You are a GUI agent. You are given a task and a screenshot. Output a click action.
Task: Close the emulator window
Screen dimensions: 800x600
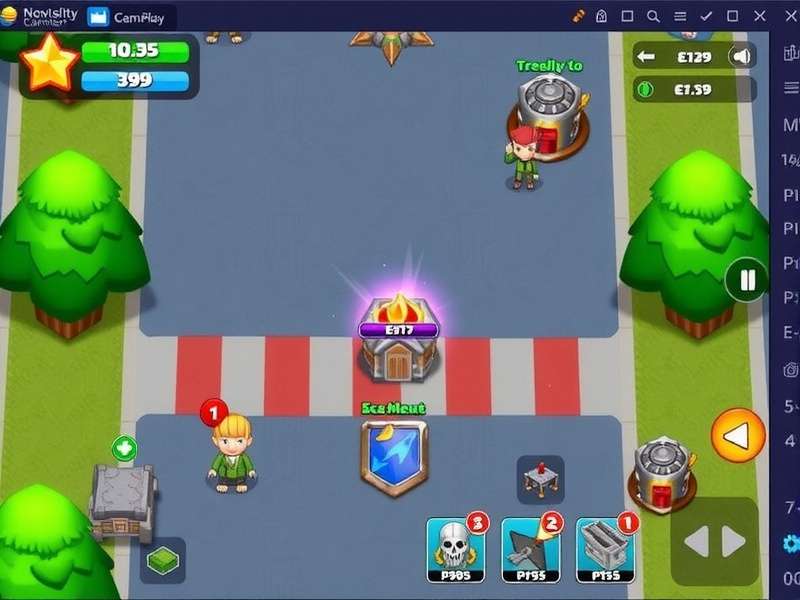tap(759, 16)
